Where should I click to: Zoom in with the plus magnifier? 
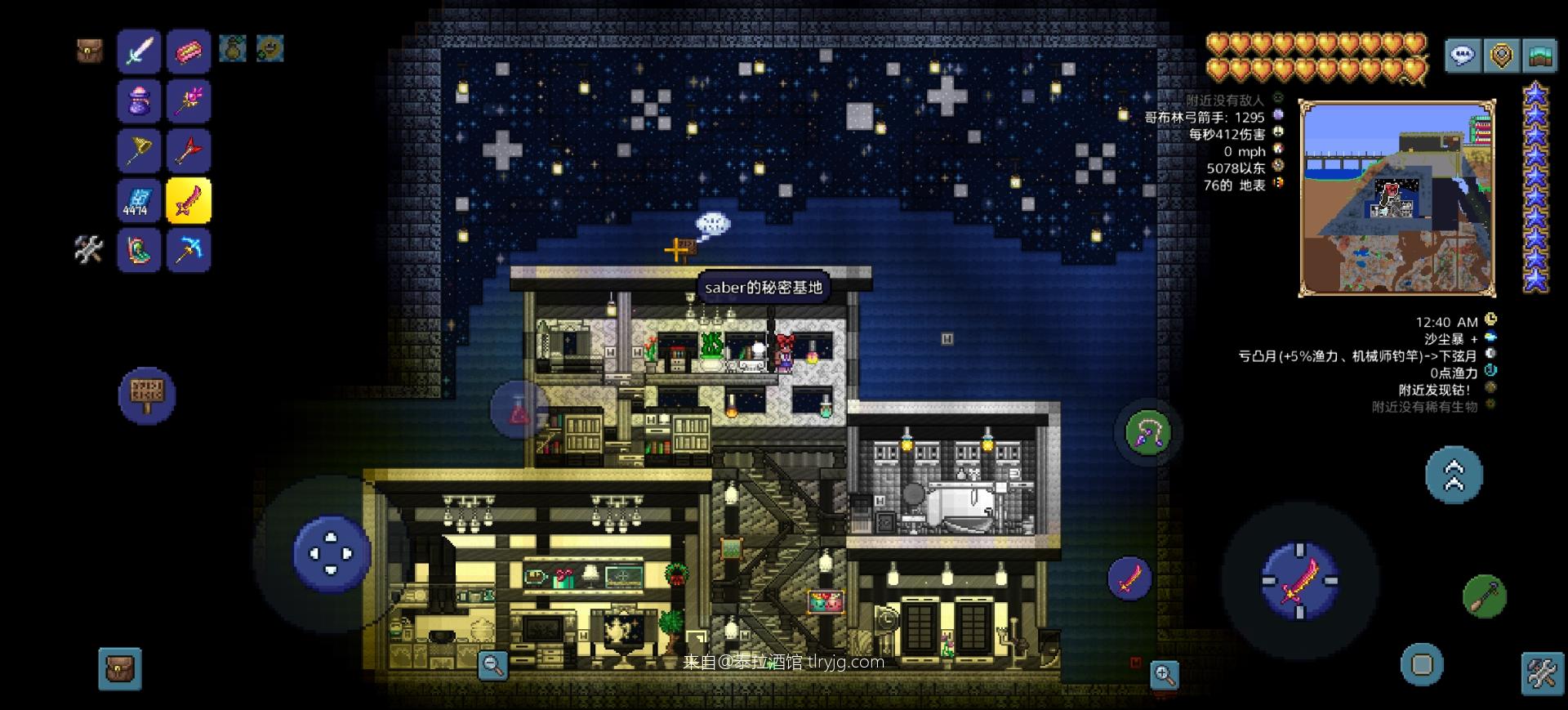(x=1165, y=675)
